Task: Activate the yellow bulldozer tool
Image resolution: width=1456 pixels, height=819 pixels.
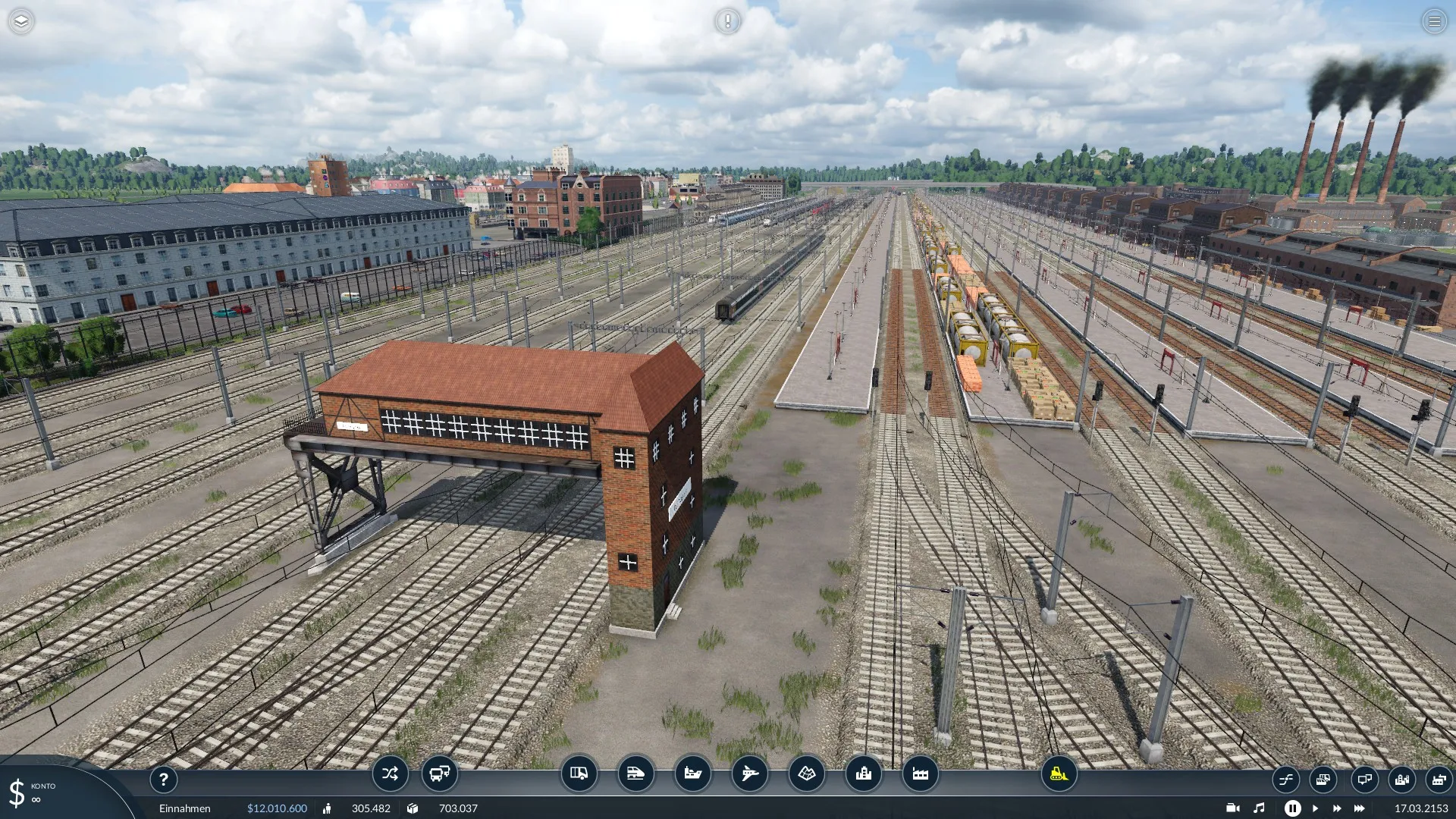Action: coord(1059,773)
